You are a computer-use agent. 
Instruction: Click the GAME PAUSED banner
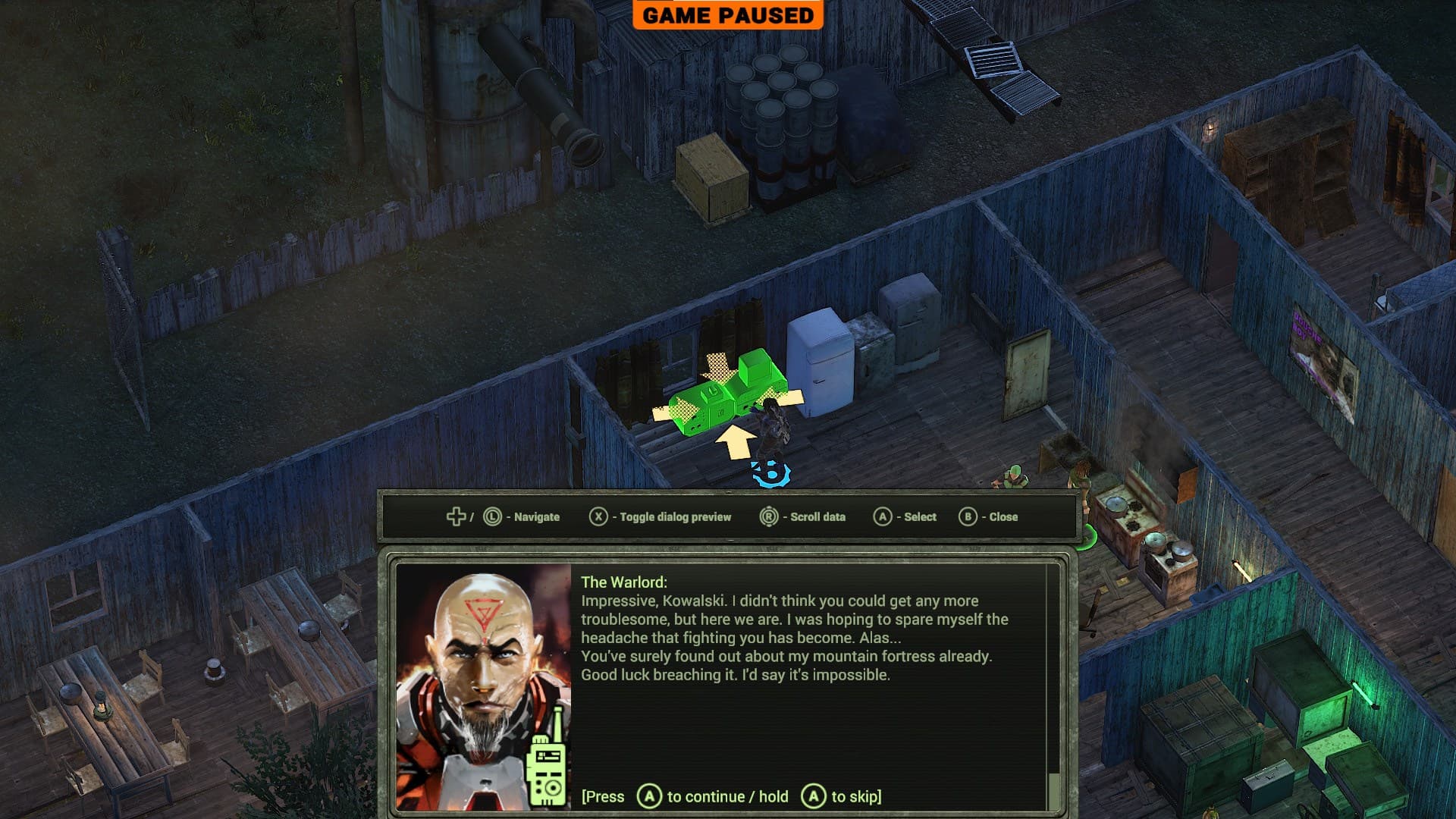tap(730, 15)
